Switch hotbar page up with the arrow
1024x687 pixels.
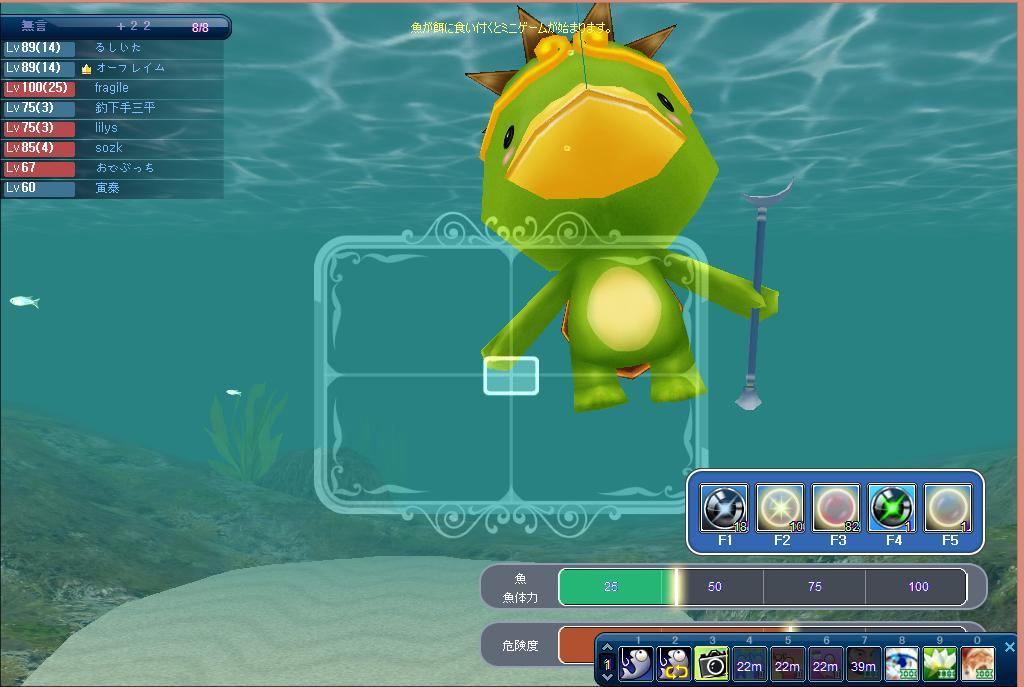(606, 649)
